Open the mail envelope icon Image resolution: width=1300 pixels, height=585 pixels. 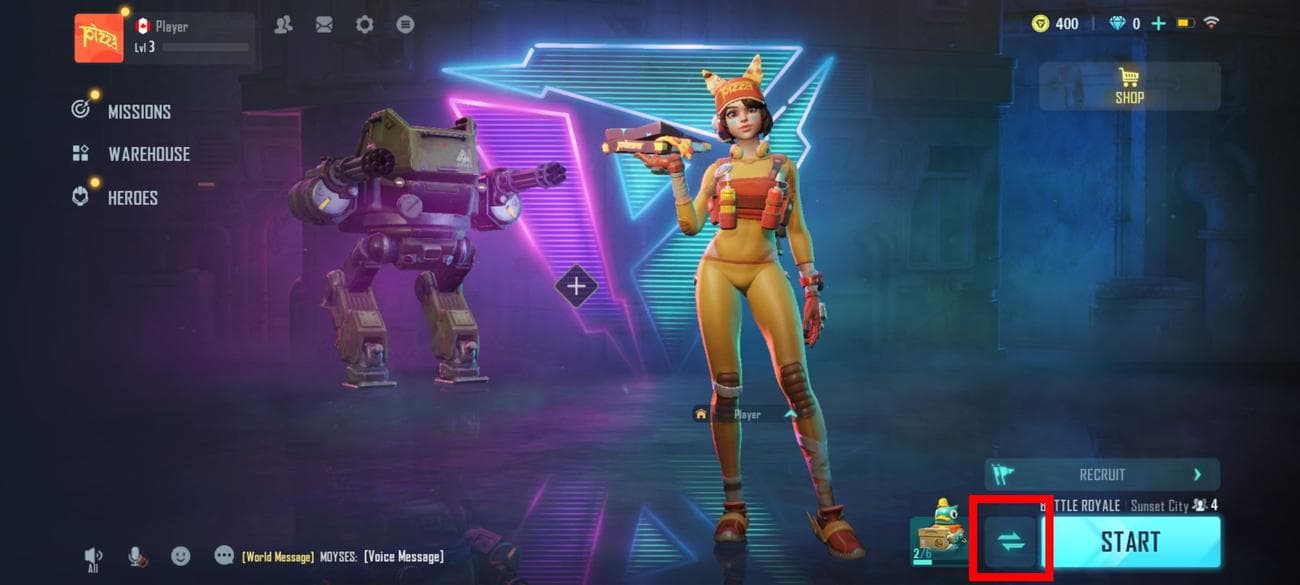pyautogui.click(x=324, y=25)
